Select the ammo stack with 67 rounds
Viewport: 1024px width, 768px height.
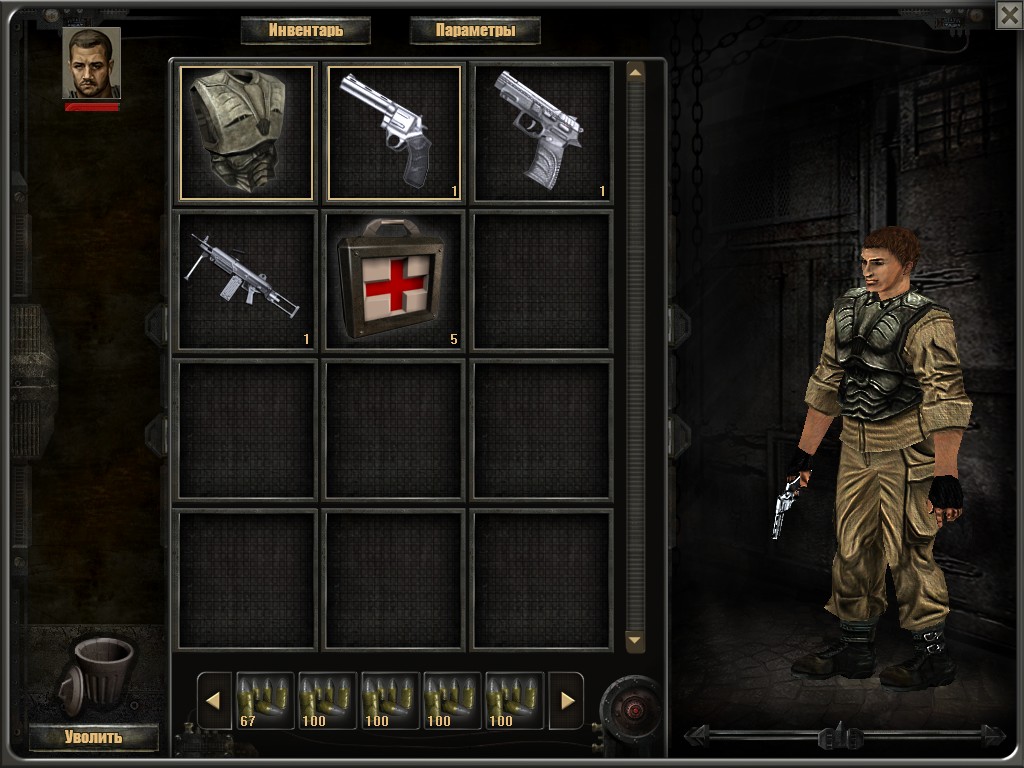pos(264,700)
